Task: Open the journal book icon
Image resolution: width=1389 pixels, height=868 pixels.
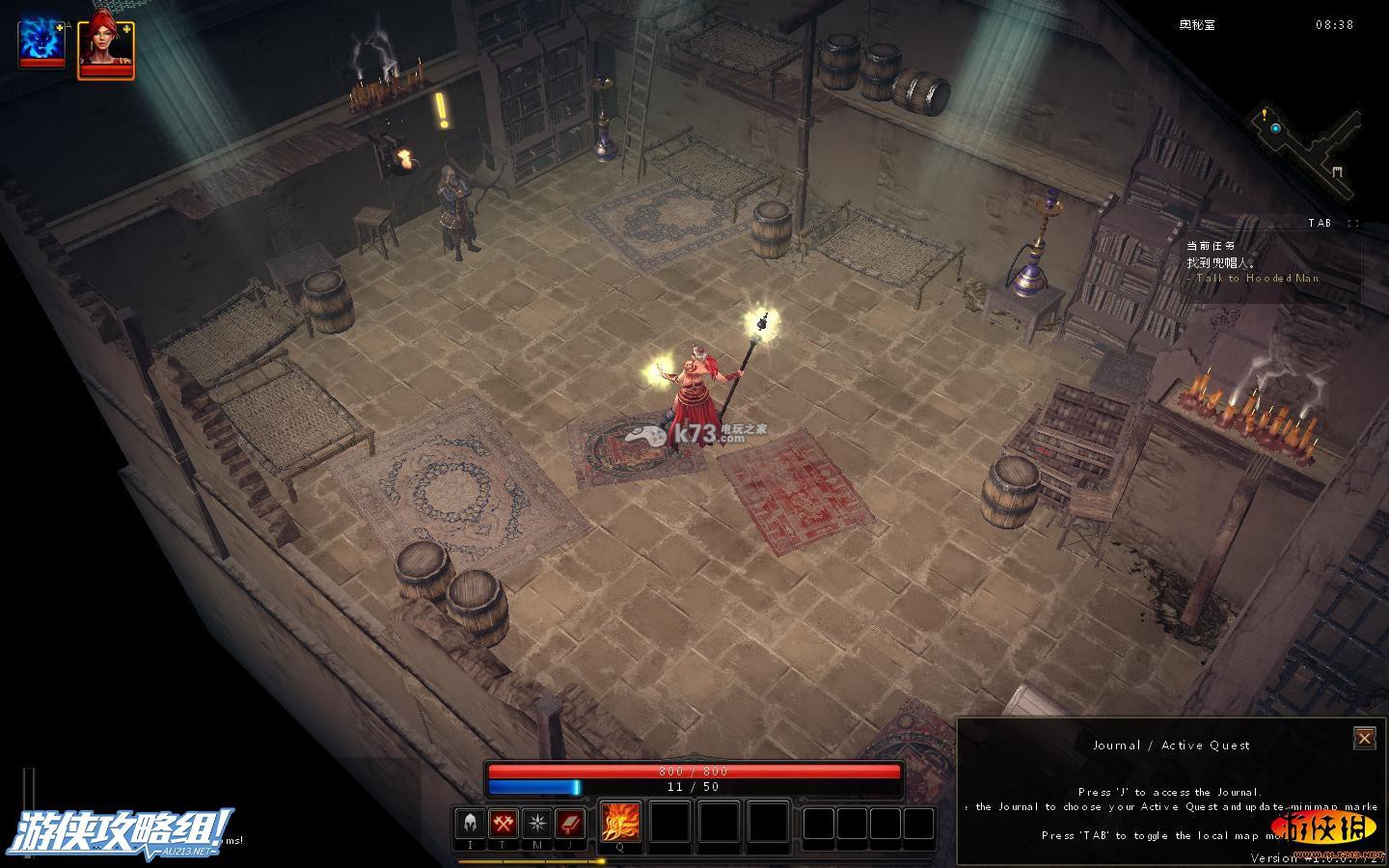Action: tap(570, 824)
